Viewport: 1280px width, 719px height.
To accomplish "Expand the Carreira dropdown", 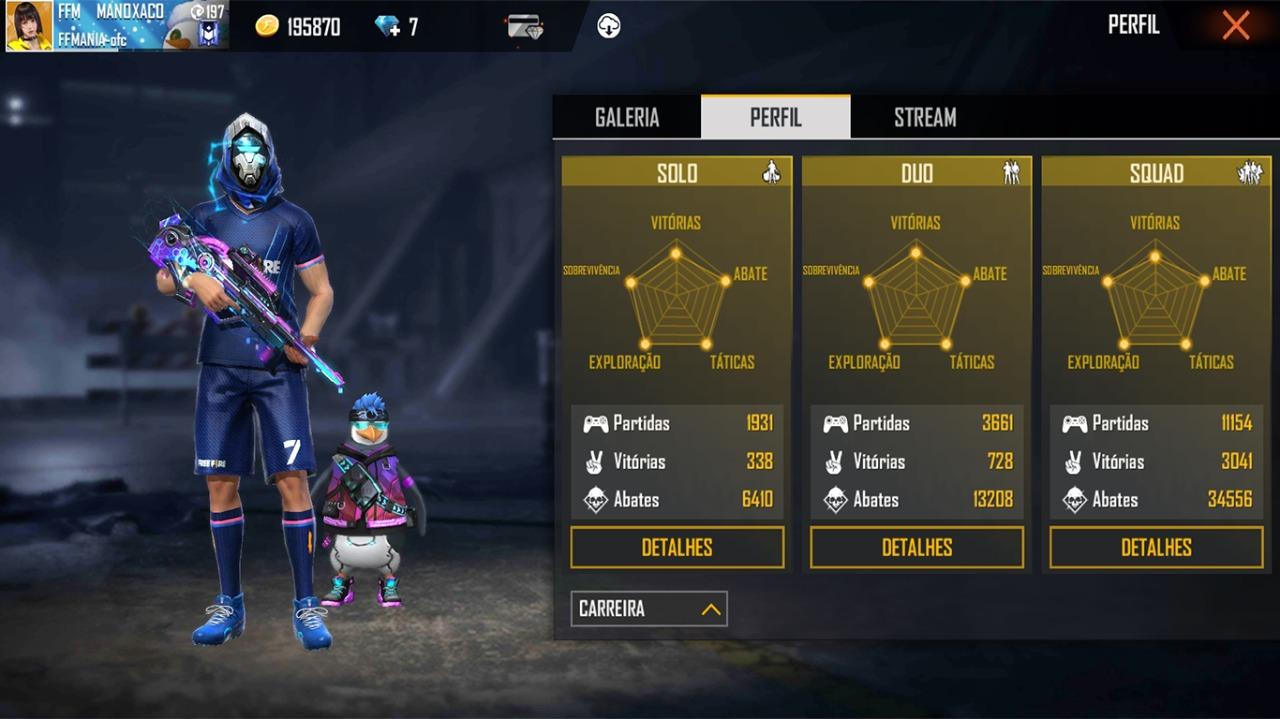I will [649, 609].
